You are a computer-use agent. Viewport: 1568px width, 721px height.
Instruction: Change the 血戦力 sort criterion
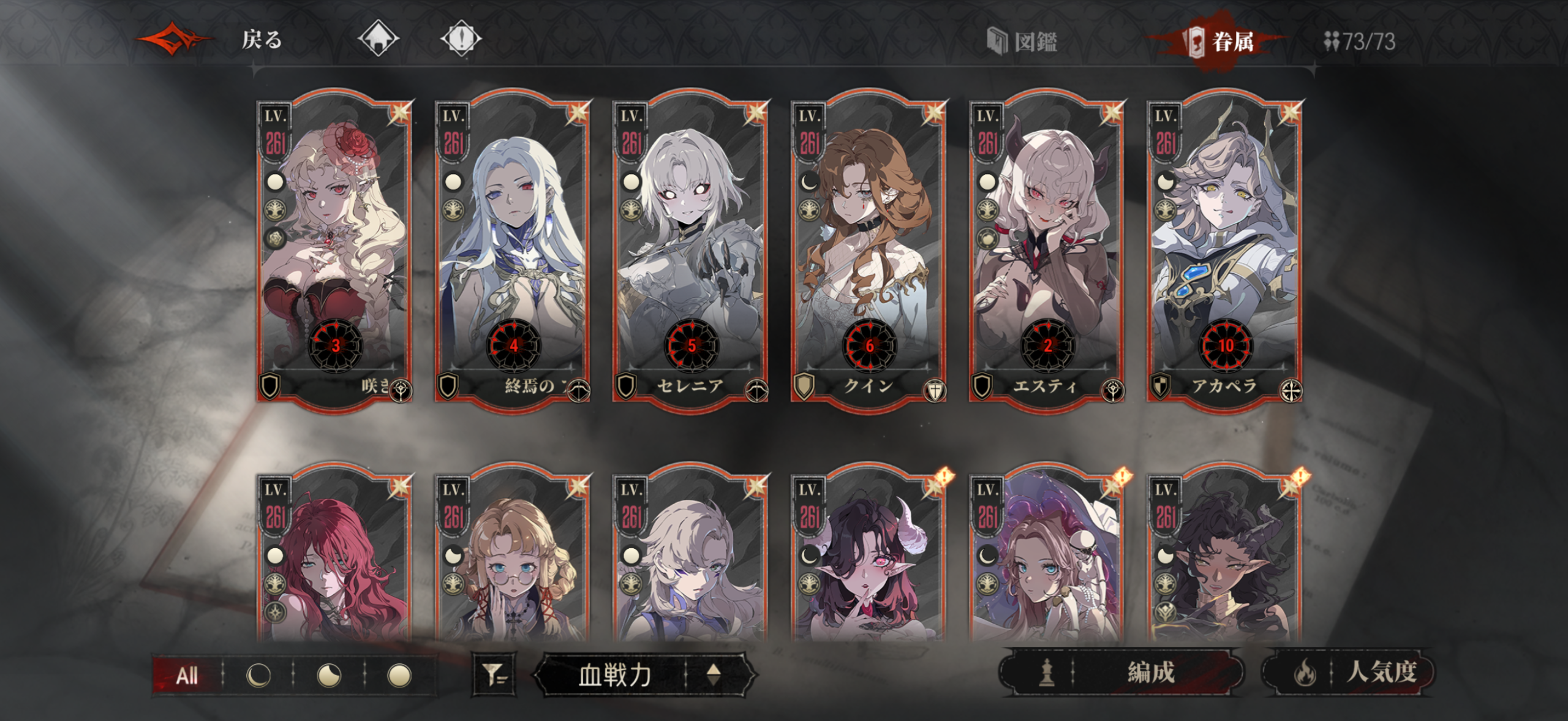pyautogui.click(x=614, y=675)
